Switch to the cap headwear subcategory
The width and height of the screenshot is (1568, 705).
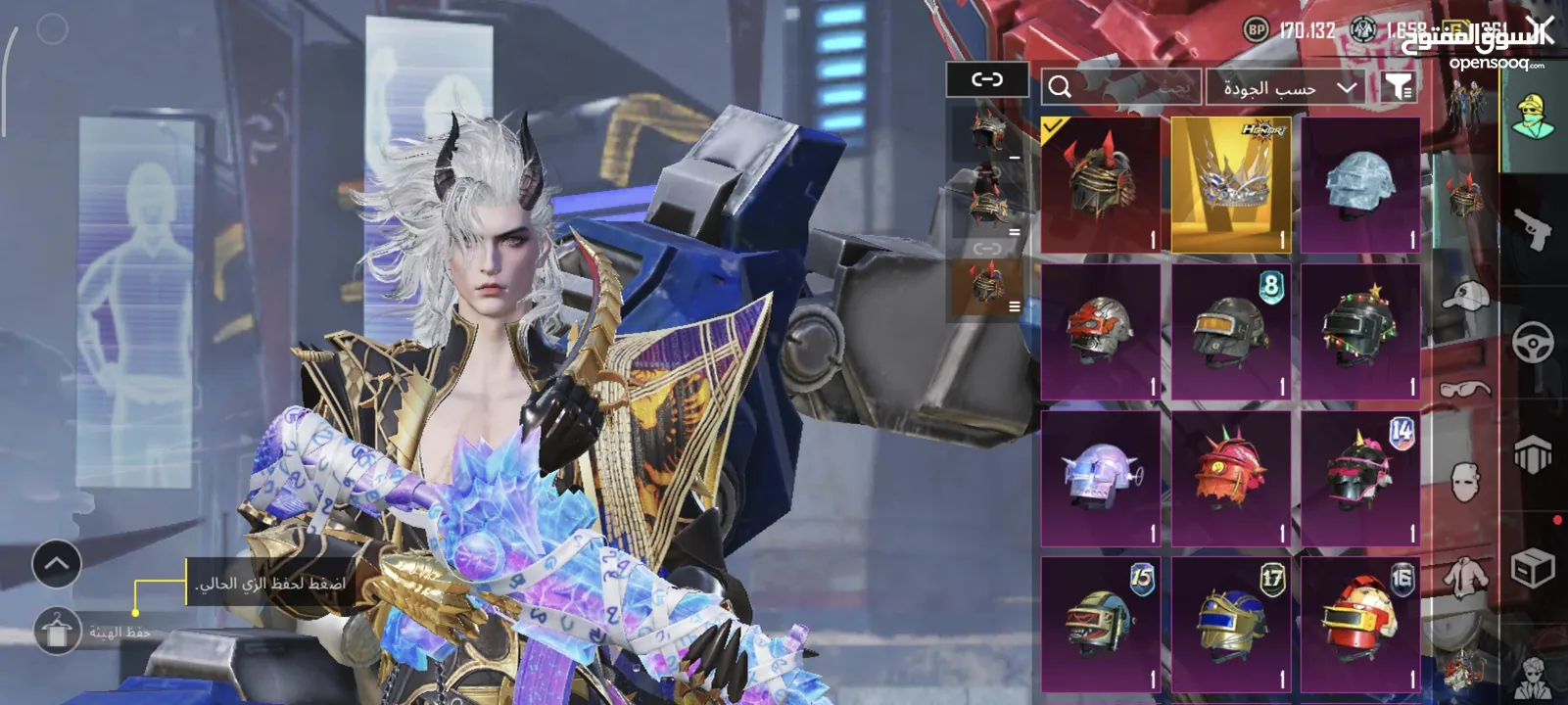pos(1465,295)
